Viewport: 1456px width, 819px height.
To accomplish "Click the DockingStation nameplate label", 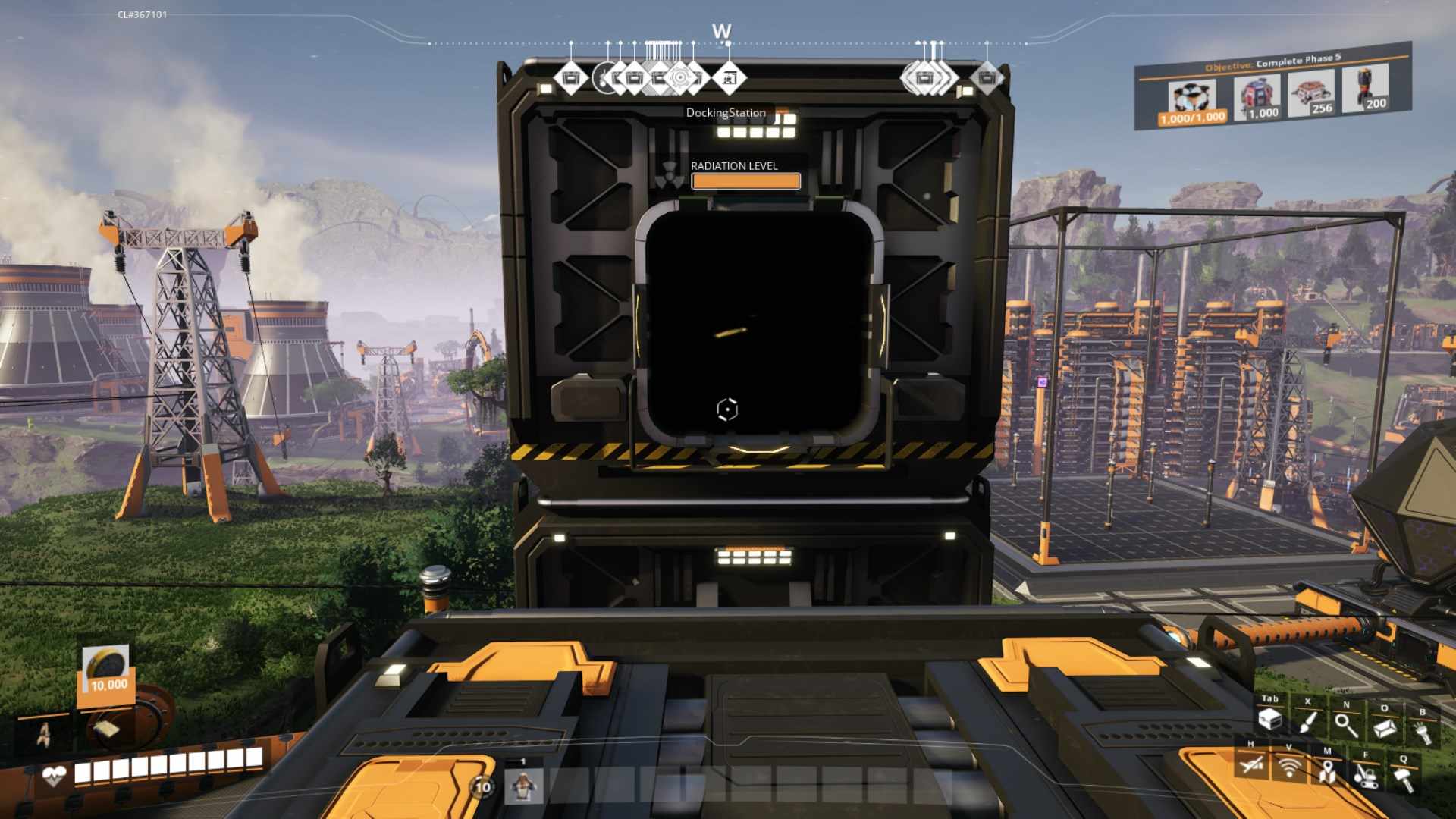I will (724, 112).
